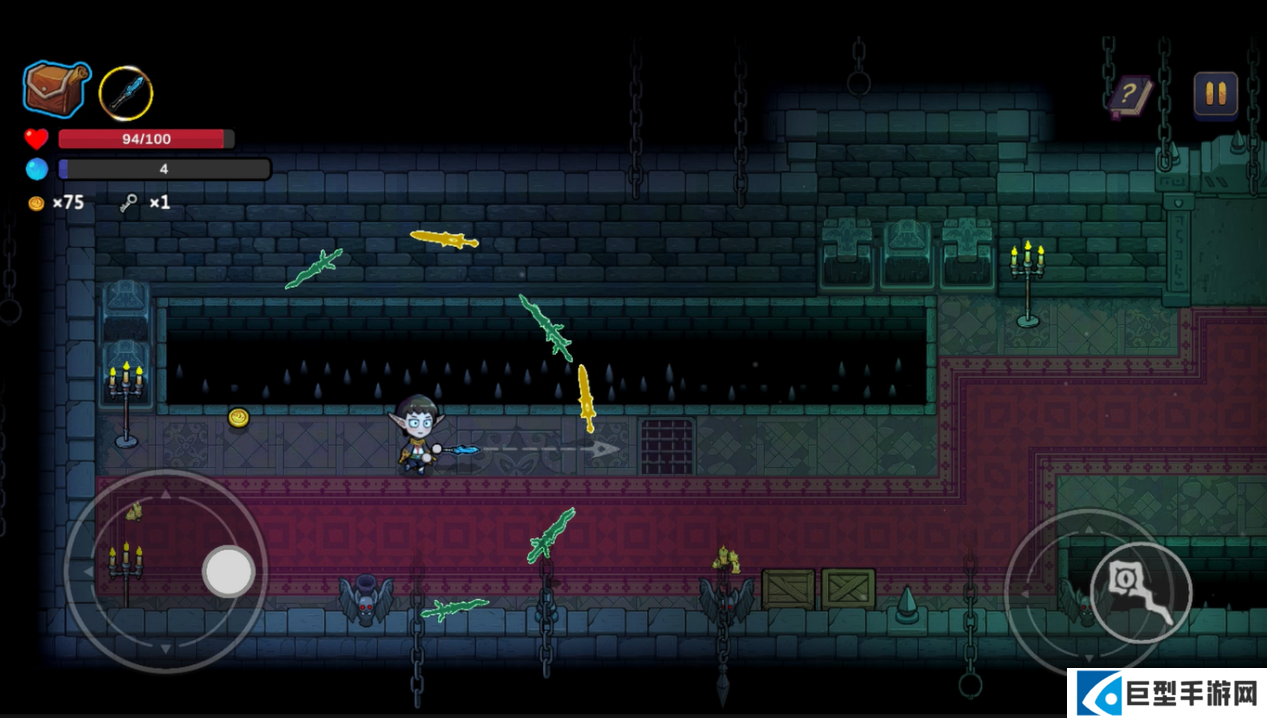Viewport: 1267px width, 718px height.
Task: Click the site watermark logo
Action: click(x=1165, y=692)
